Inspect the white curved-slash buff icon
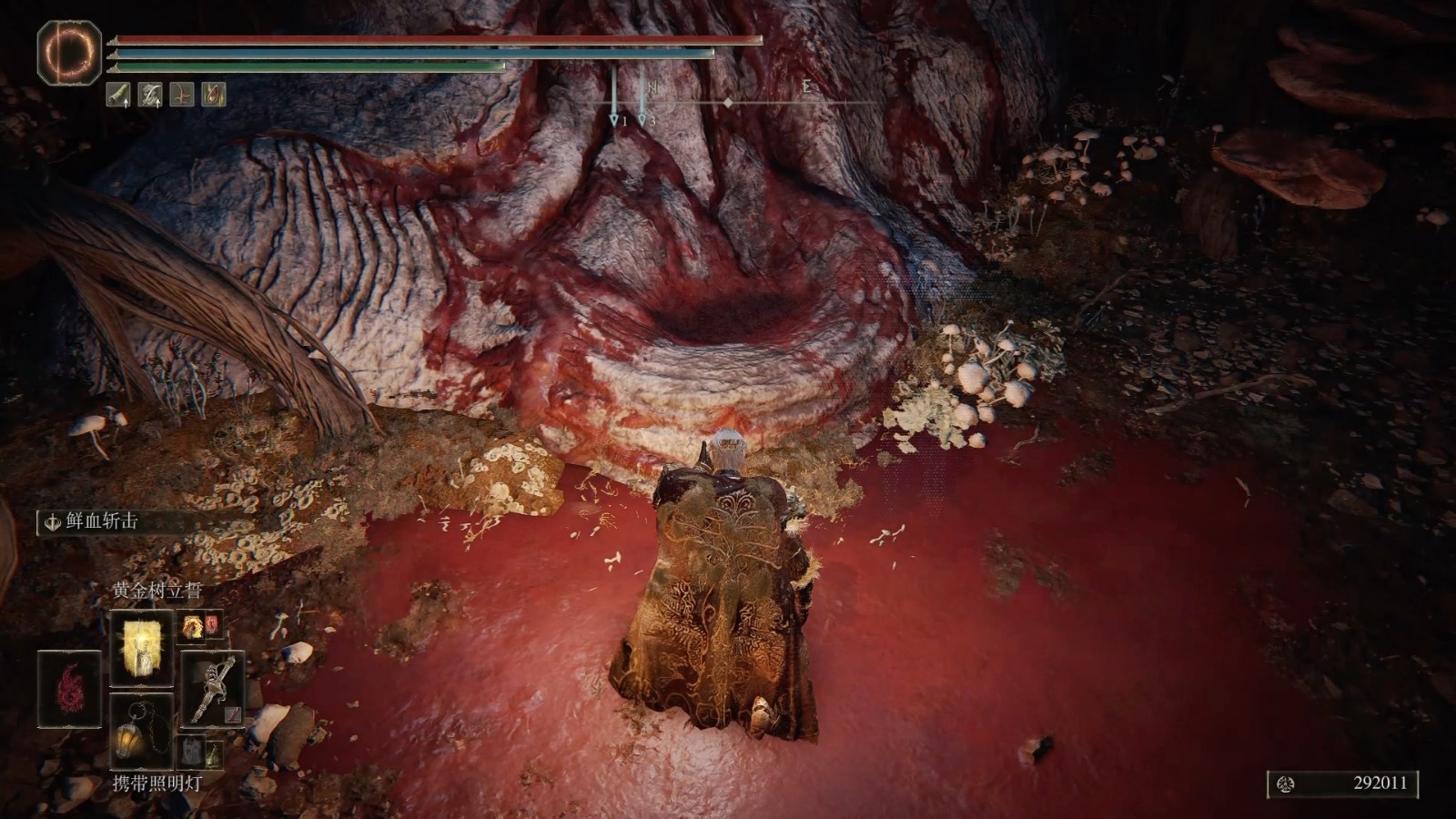The height and width of the screenshot is (819, 1456). pyautogui.click(x=150, y=94)
